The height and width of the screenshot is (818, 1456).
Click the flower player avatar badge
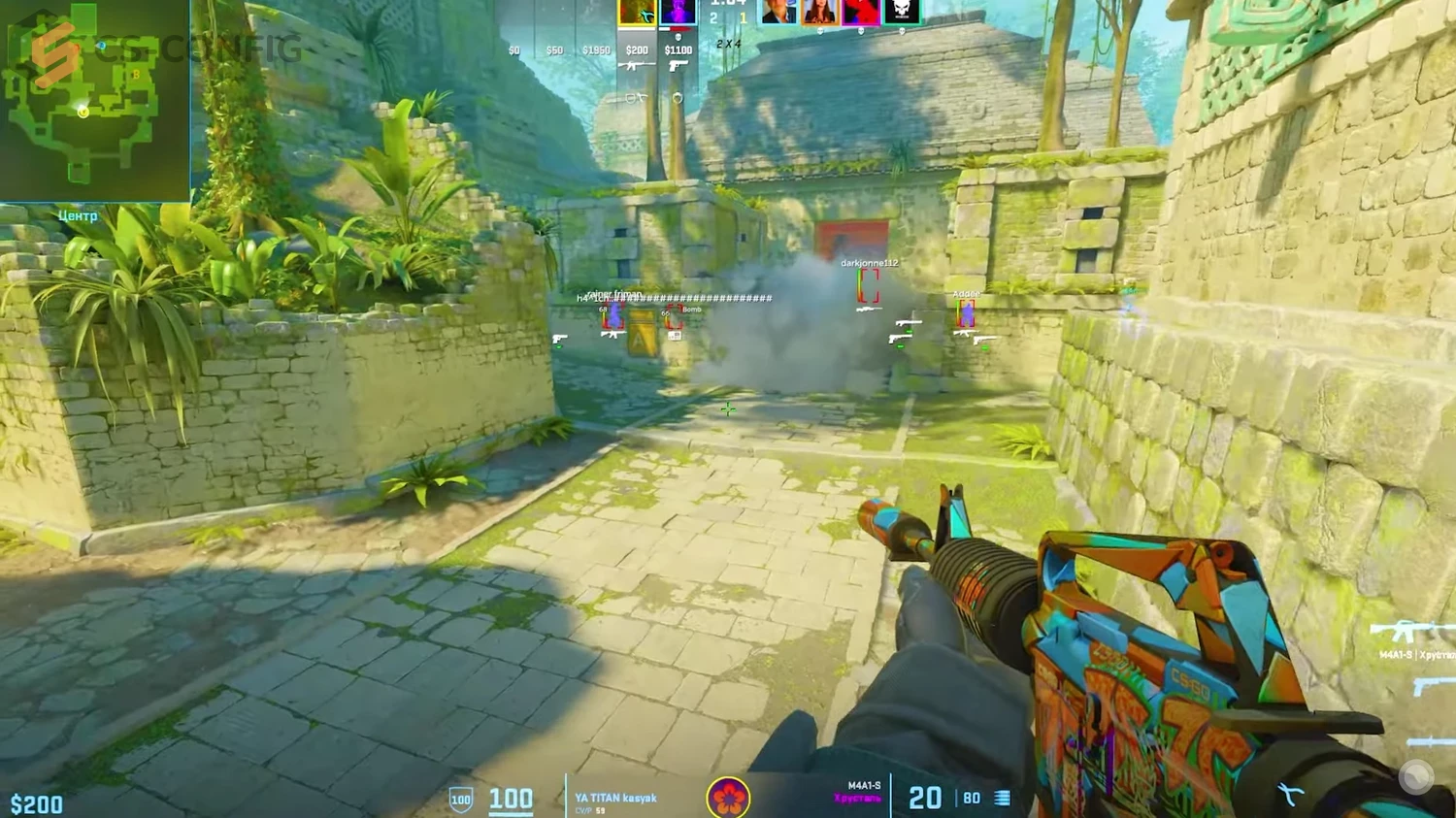click(x=728, y=798)
